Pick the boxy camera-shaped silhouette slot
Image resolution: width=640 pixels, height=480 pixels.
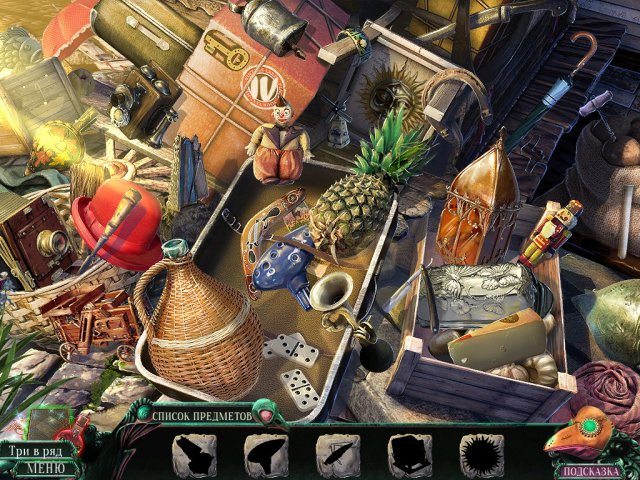407,453
